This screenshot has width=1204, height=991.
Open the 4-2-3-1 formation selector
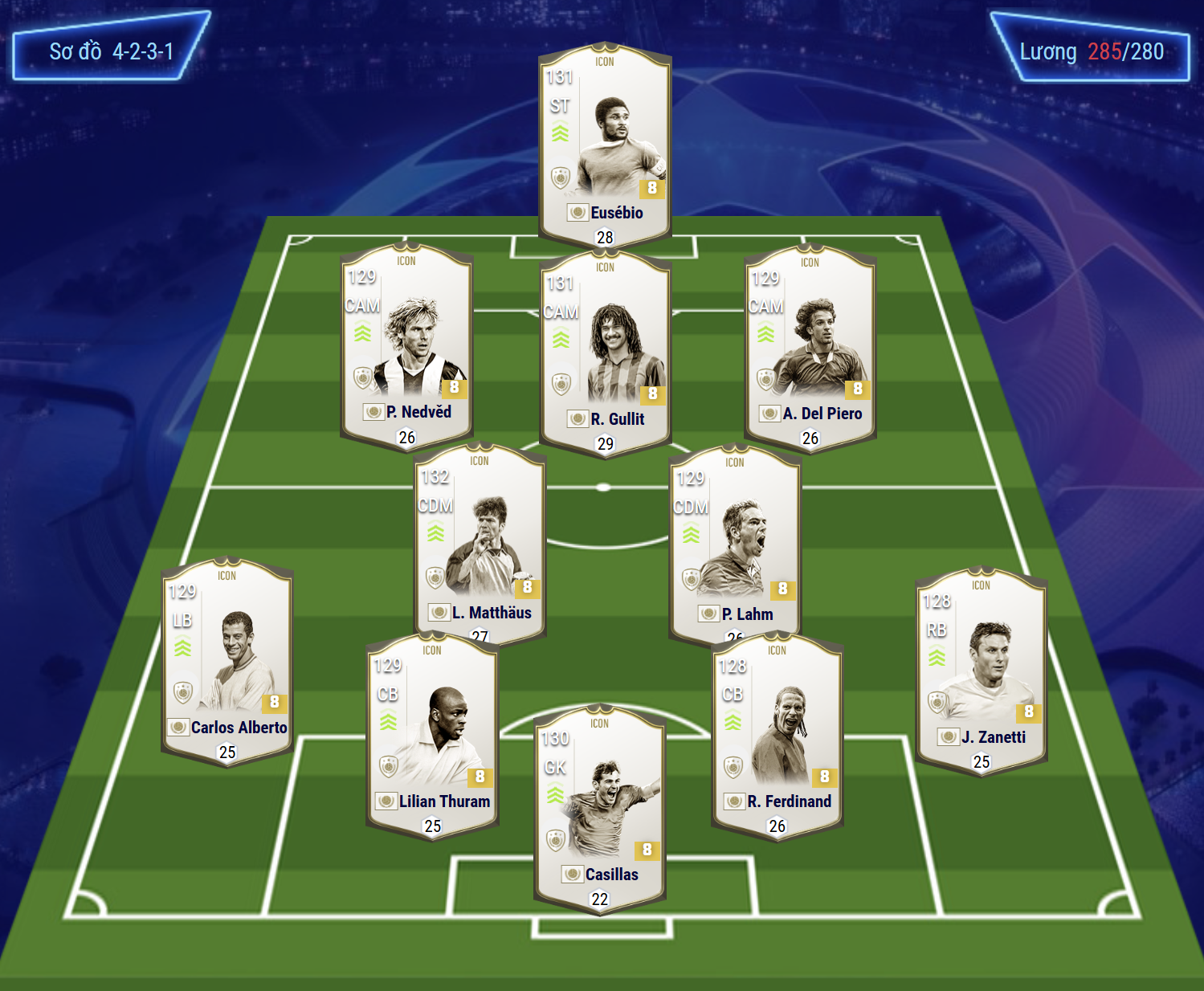[111, 51]
